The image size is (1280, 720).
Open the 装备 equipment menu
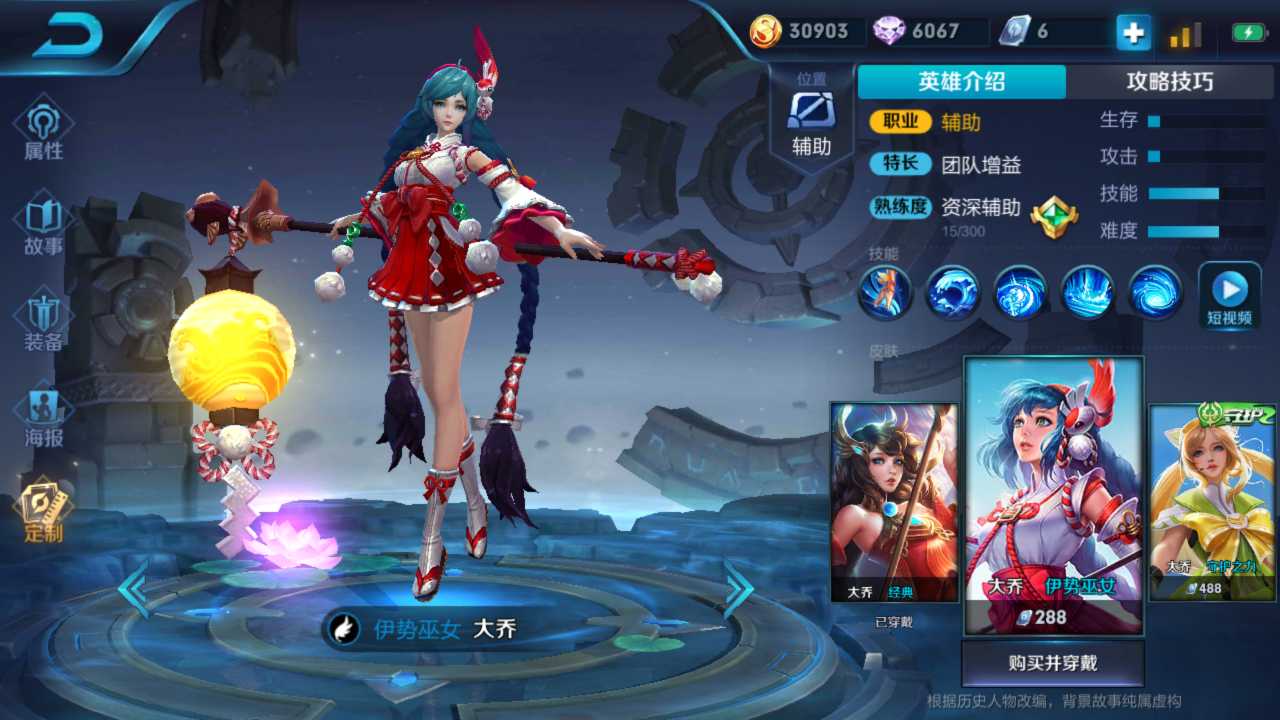tap(44, 322)
